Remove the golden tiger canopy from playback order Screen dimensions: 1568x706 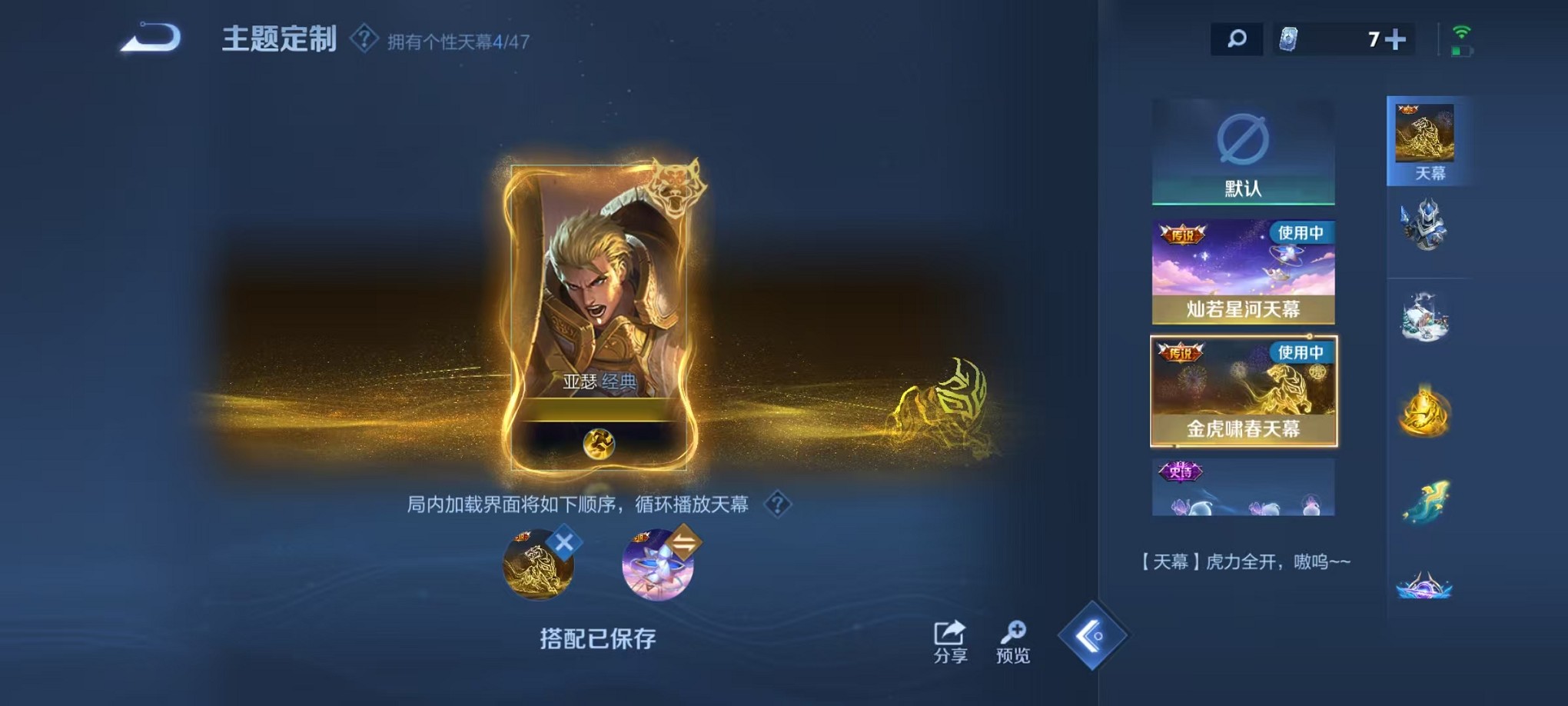pos(563,543)
